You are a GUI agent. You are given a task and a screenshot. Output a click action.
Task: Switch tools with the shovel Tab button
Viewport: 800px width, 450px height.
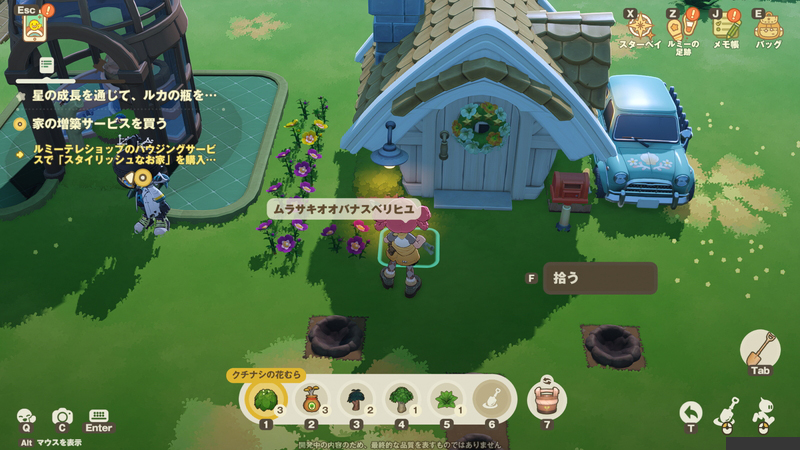click(760, 350)
